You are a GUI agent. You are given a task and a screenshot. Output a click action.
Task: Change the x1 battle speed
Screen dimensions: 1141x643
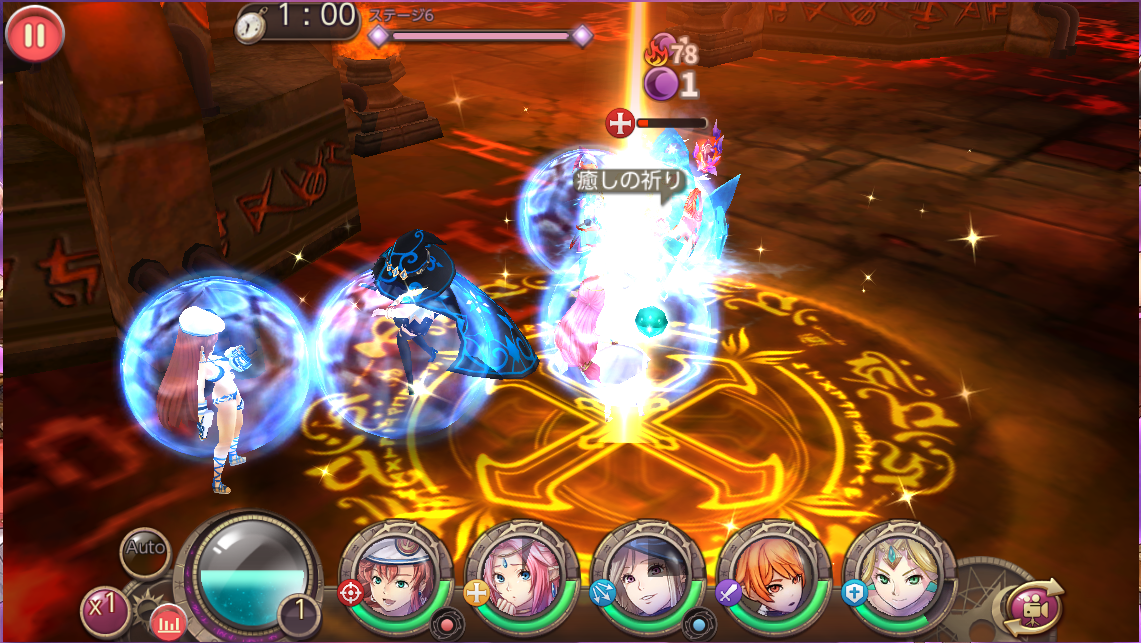pos(104,608)
